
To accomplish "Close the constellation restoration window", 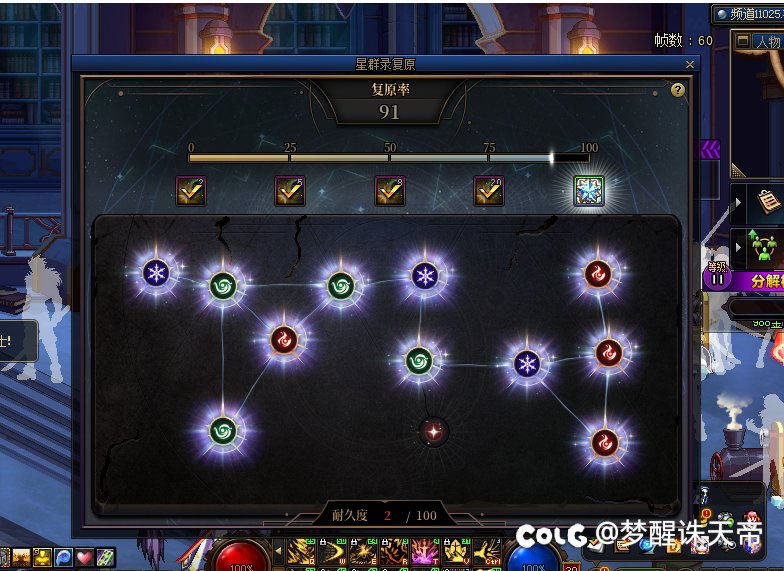I will (689, 64).
